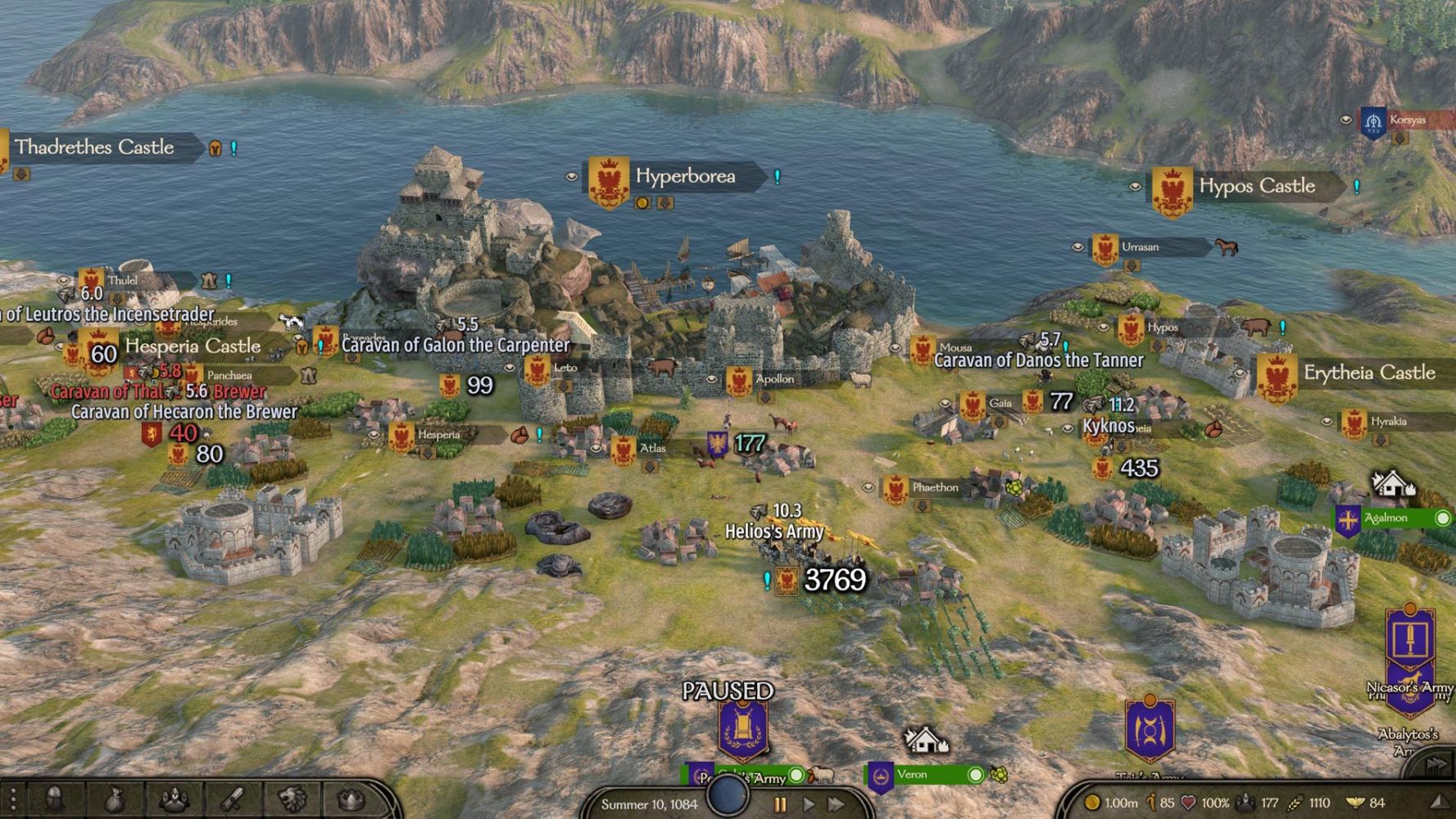Resume time with the play button
The height and width of the screenshot is (819, 1456).
(809, 804)
